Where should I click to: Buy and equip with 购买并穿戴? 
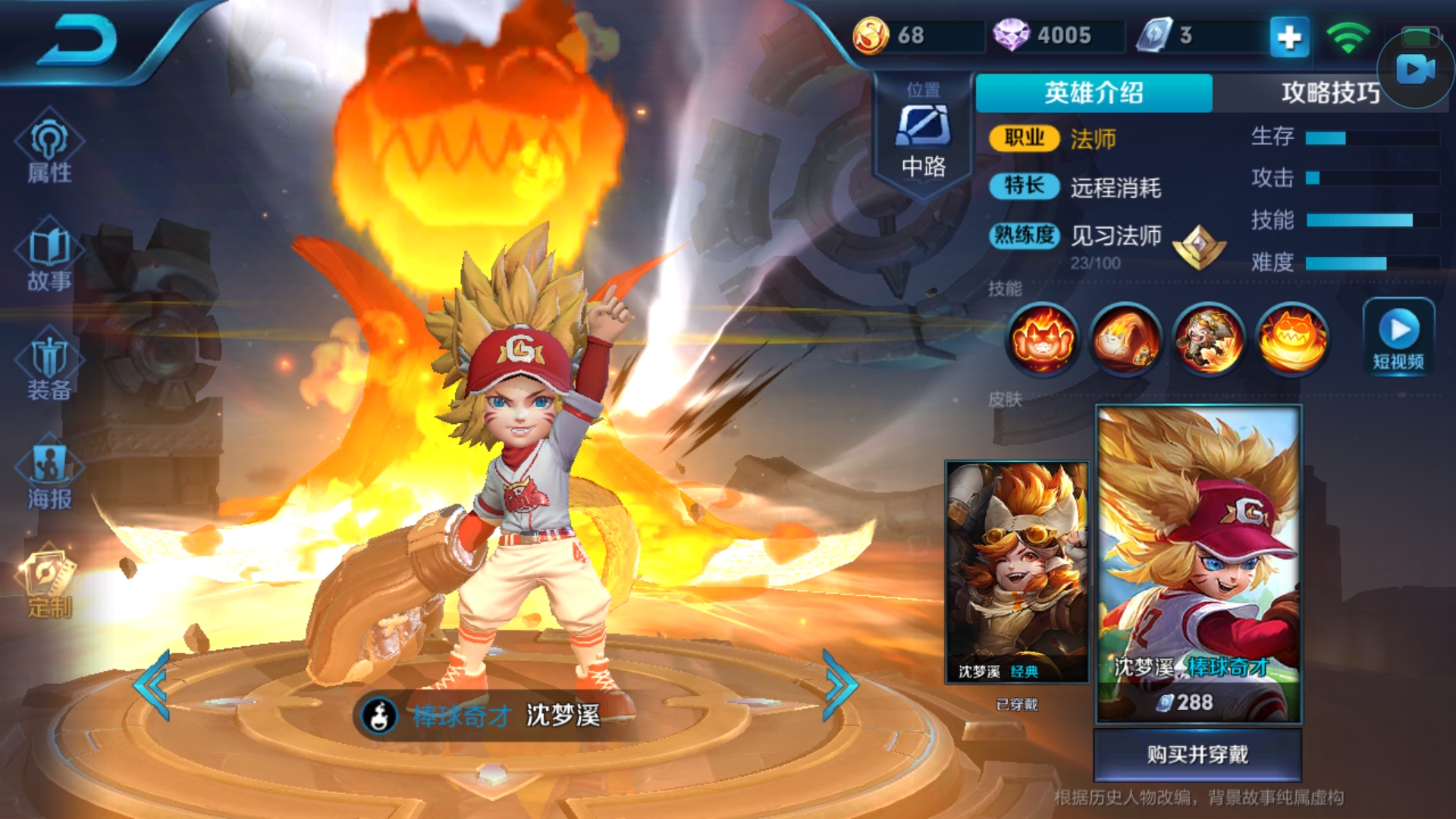coord(1197,755)
